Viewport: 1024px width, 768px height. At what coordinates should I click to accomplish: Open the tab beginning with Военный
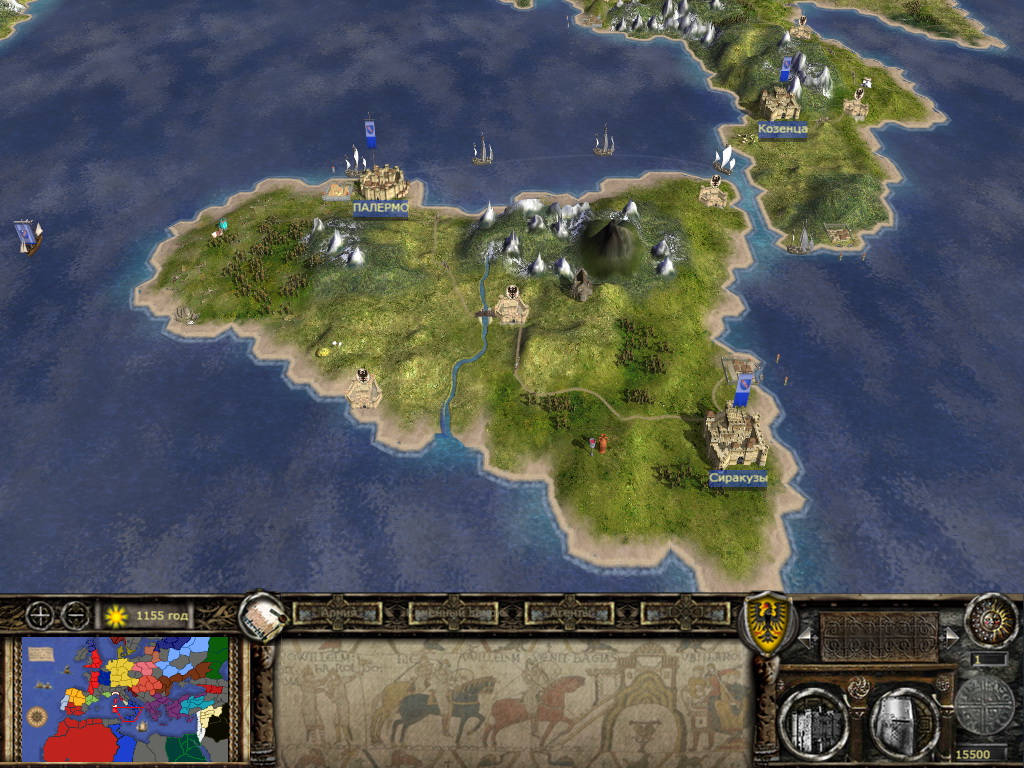pos(455,612)
